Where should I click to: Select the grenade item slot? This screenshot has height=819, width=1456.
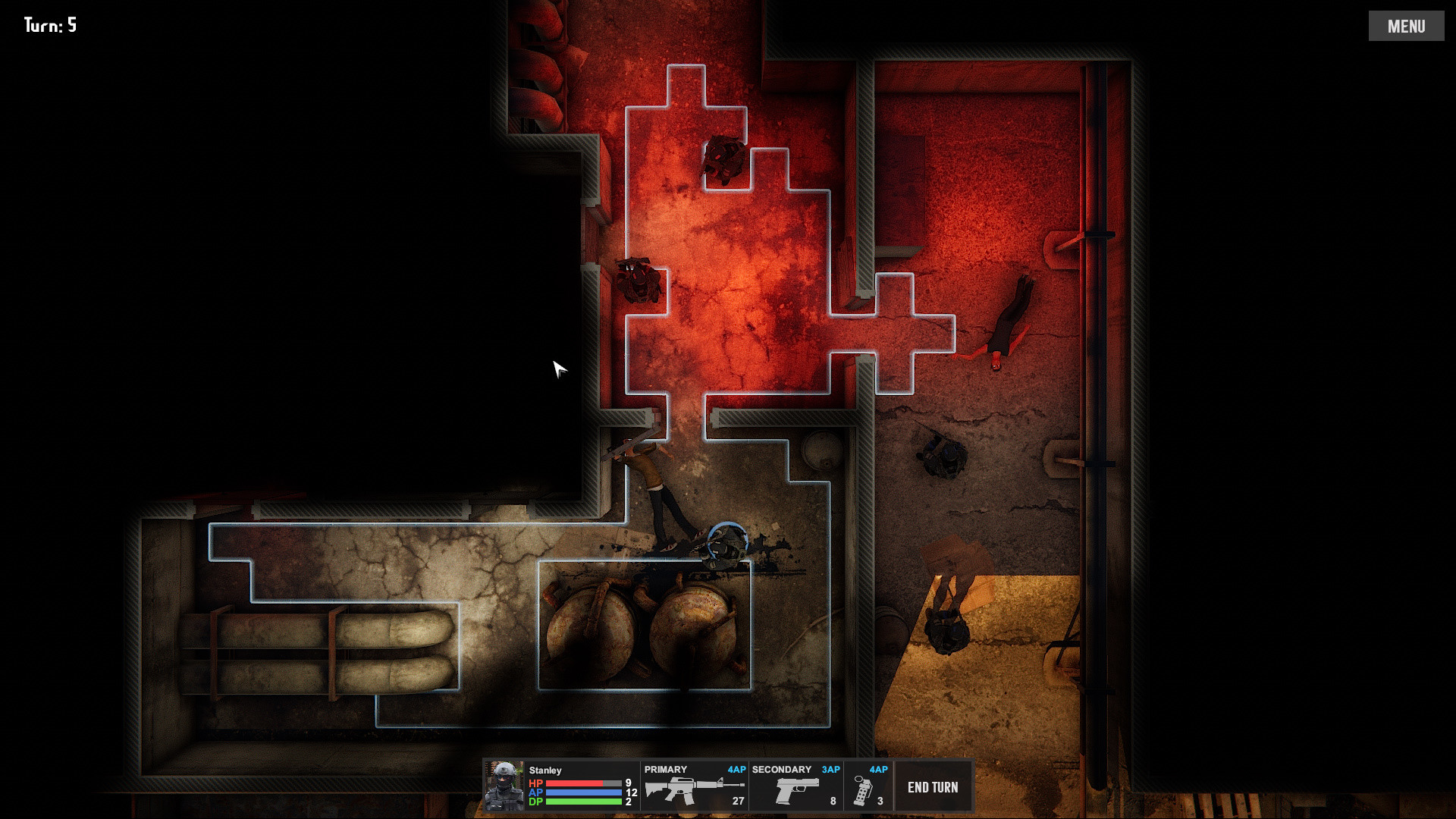point(868,787)
